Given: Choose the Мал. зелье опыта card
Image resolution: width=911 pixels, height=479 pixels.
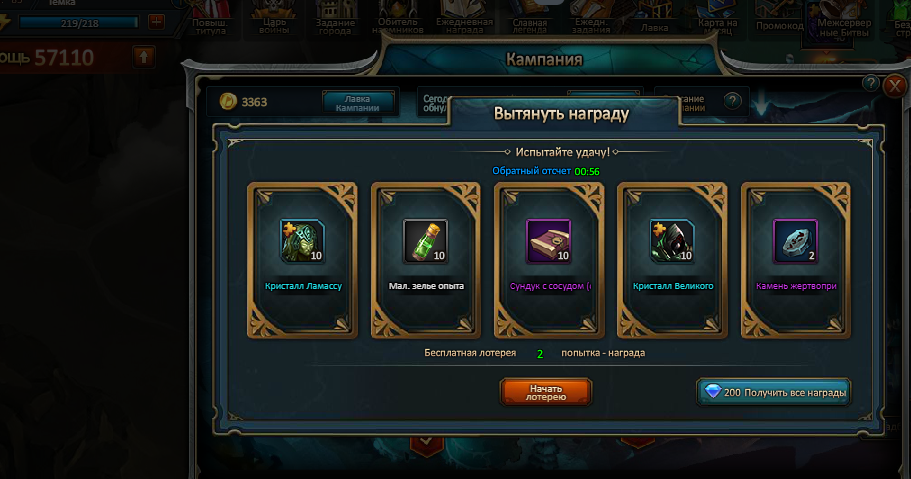Looking at the screenshot, I should coord(426,262).
